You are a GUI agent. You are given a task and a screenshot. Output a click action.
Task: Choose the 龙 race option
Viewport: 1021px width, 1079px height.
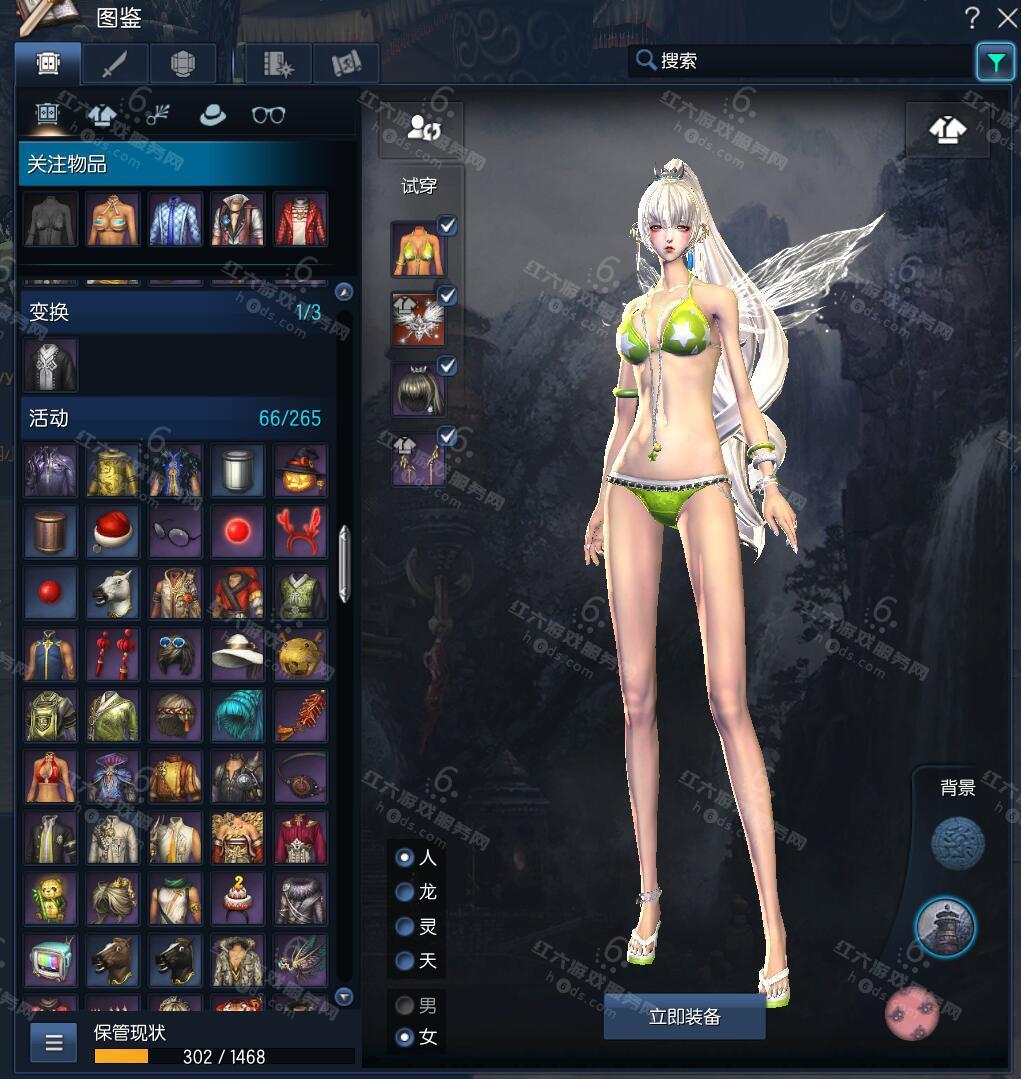coord(405,892)
